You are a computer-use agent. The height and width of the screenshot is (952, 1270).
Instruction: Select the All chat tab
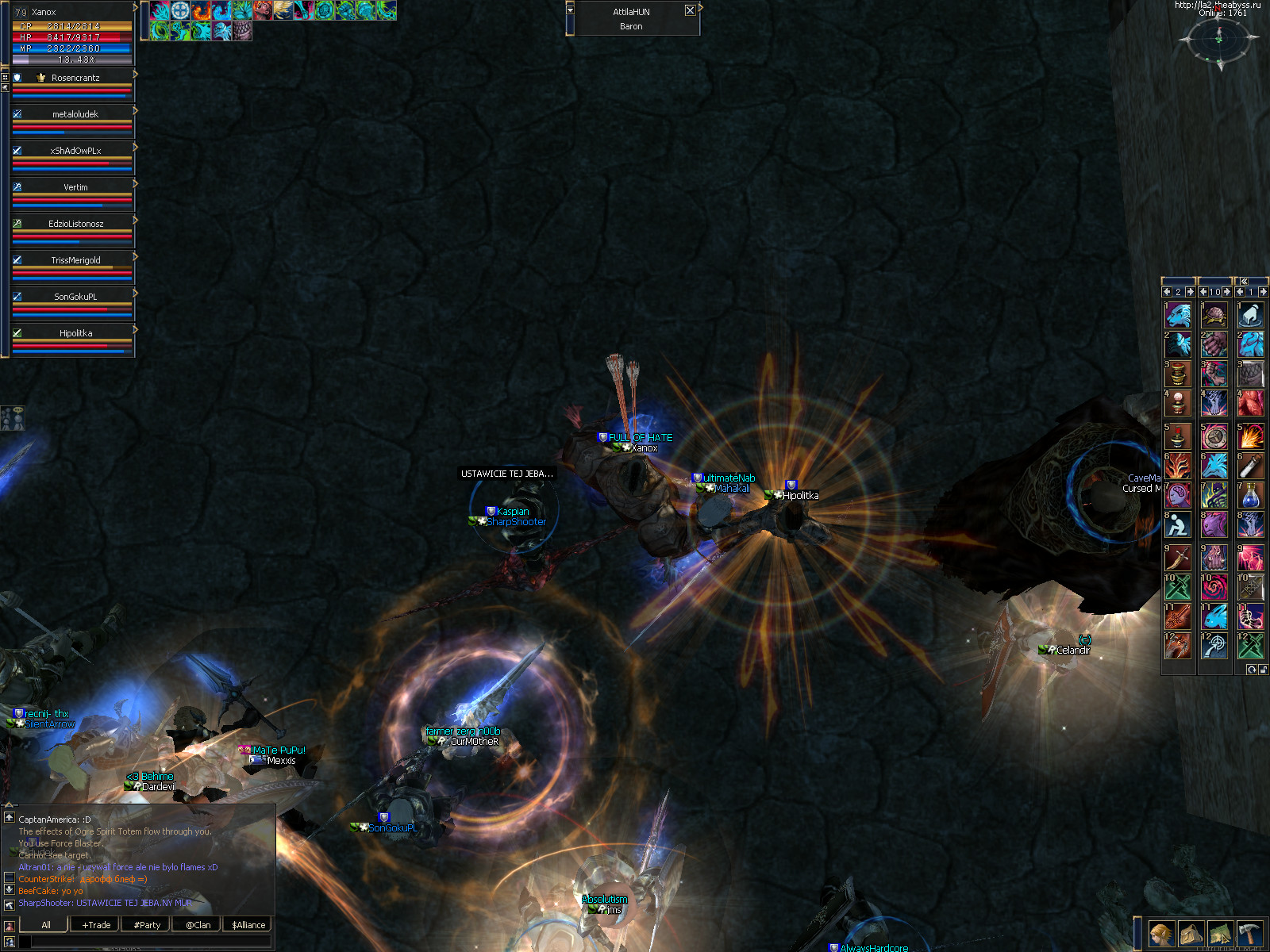click(45, 925)
